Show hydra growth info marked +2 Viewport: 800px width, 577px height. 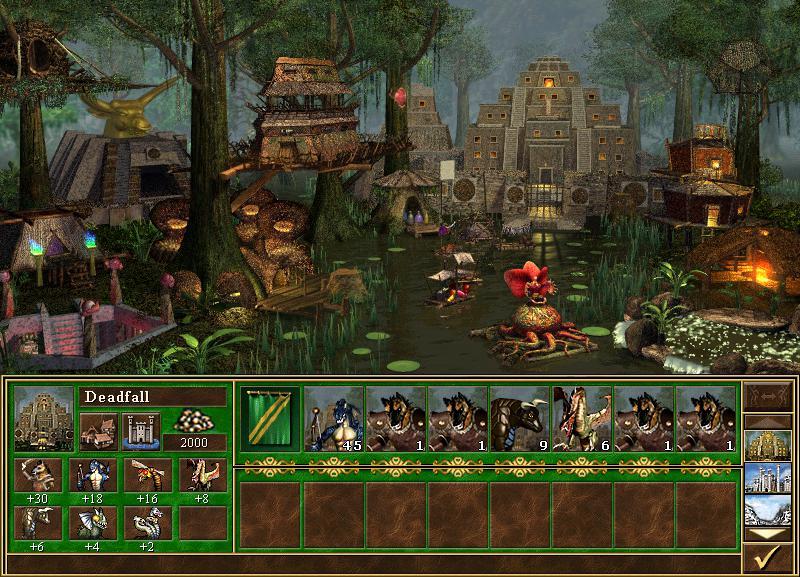tap(146, 522)
